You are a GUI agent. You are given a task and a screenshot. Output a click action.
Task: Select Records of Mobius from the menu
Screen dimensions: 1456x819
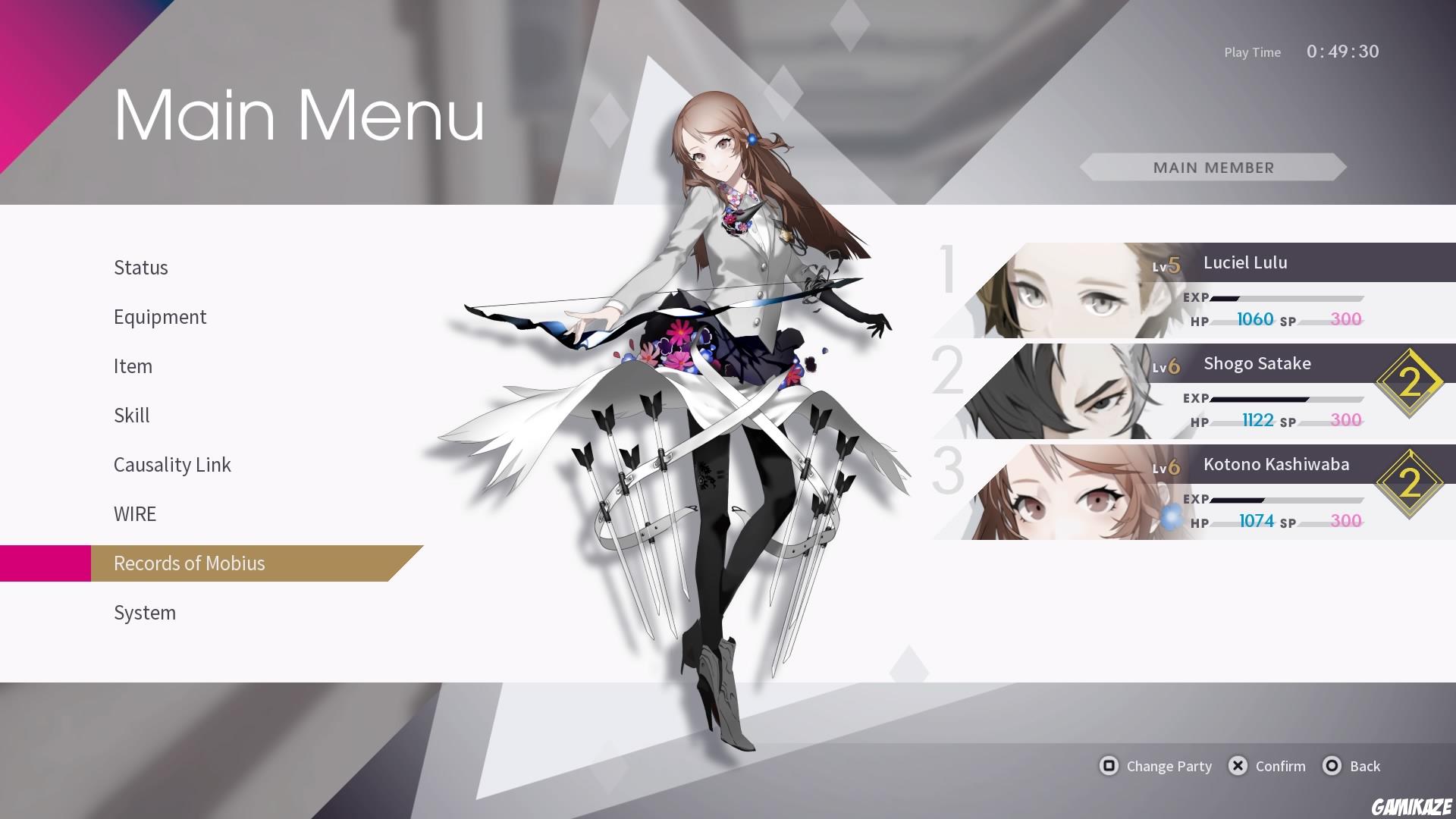190,563
